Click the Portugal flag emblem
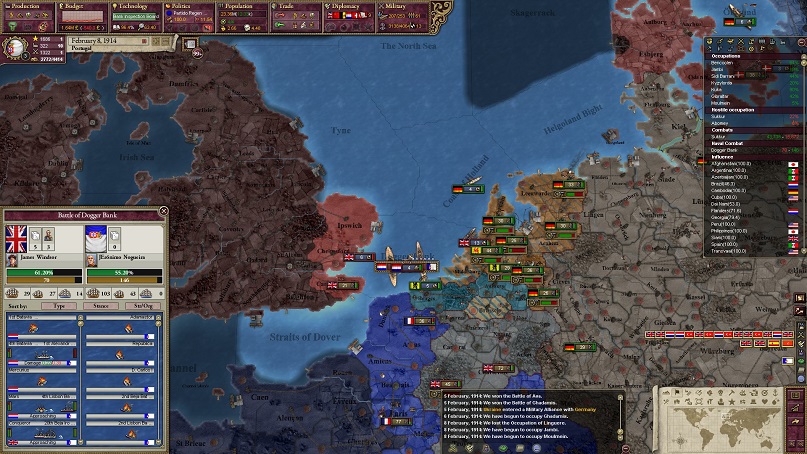This screenshot has width=807, height=454. pyautogui.click(x=16, y=46)
